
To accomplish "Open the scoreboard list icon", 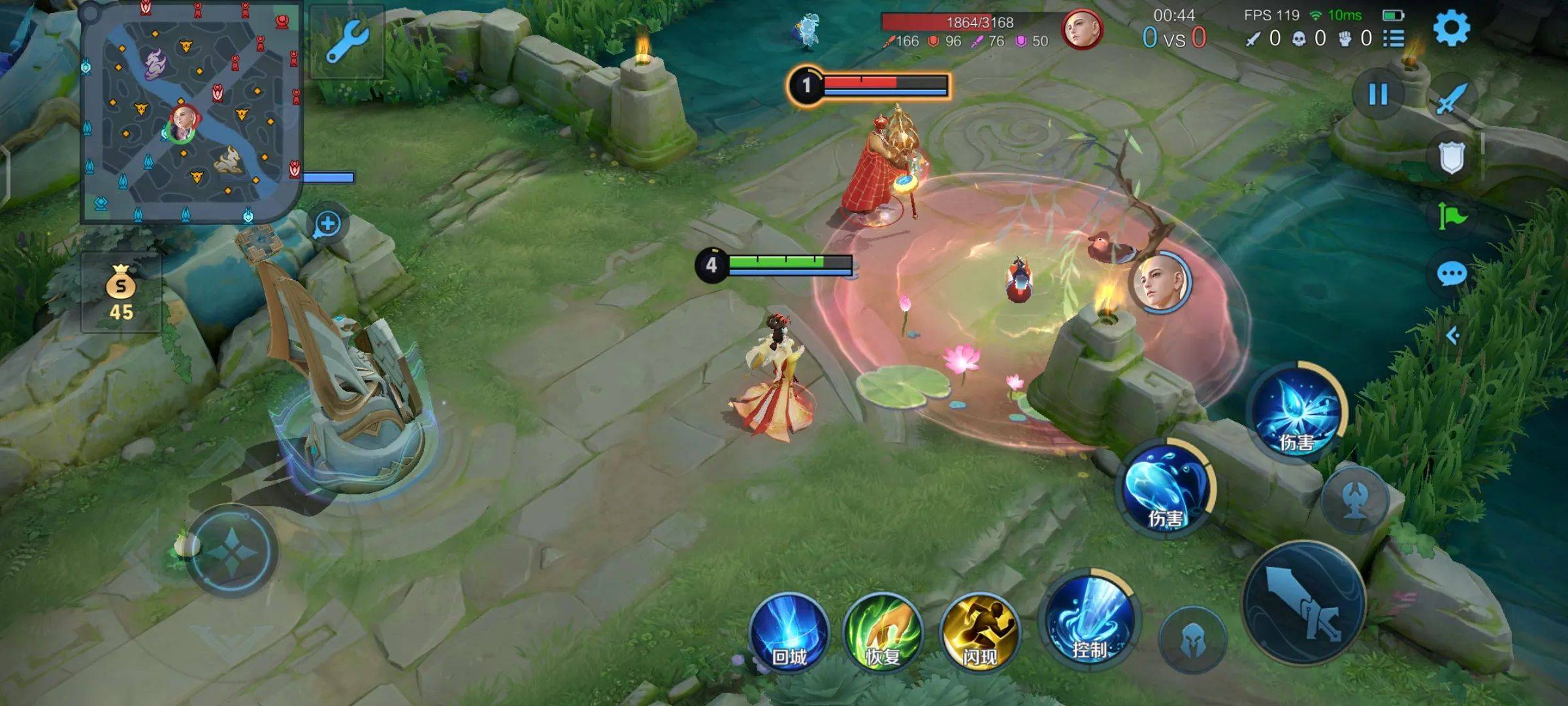I will click(1393, 39).
